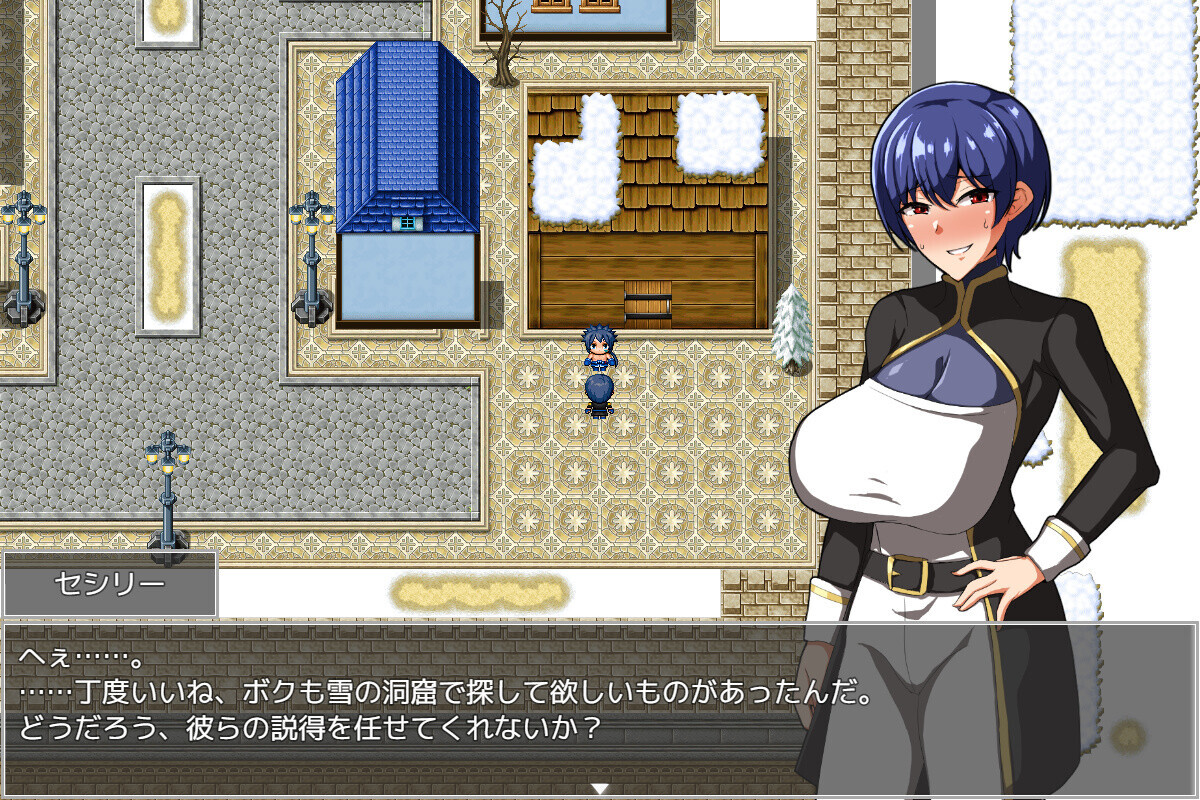Click the dialogue continue arrow

599,788
